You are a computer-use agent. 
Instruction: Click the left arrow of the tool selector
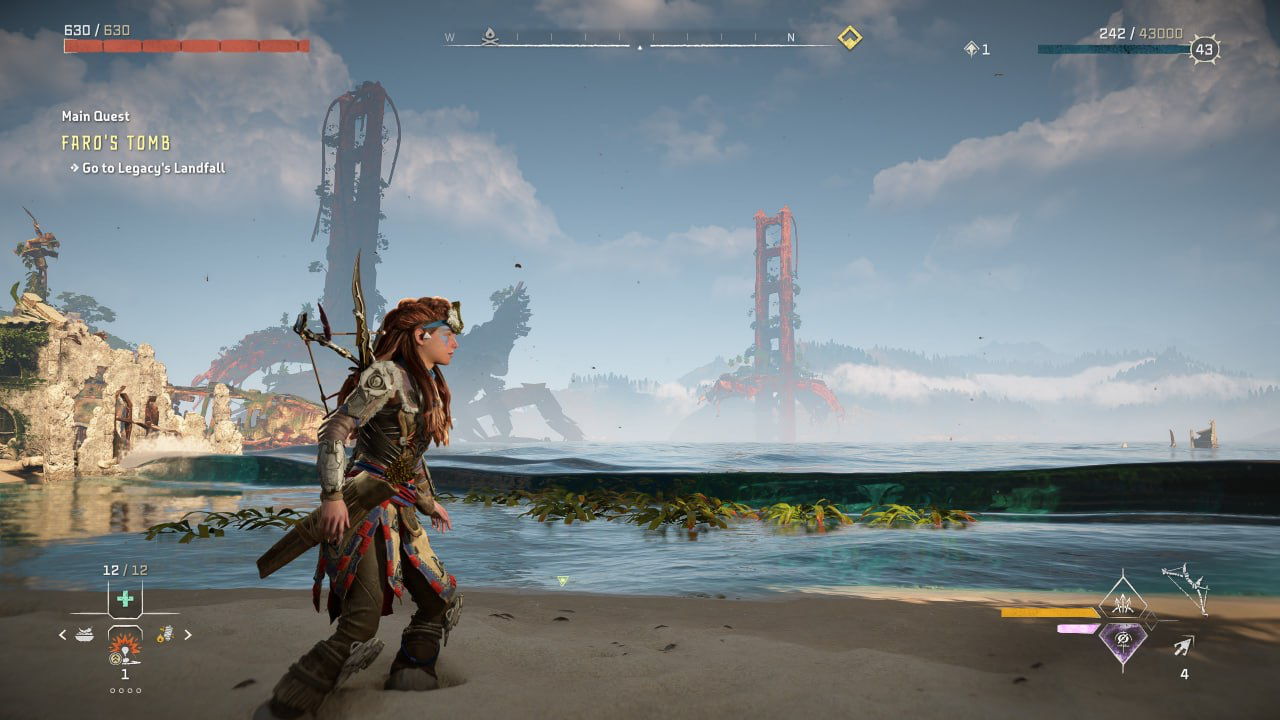63,634
